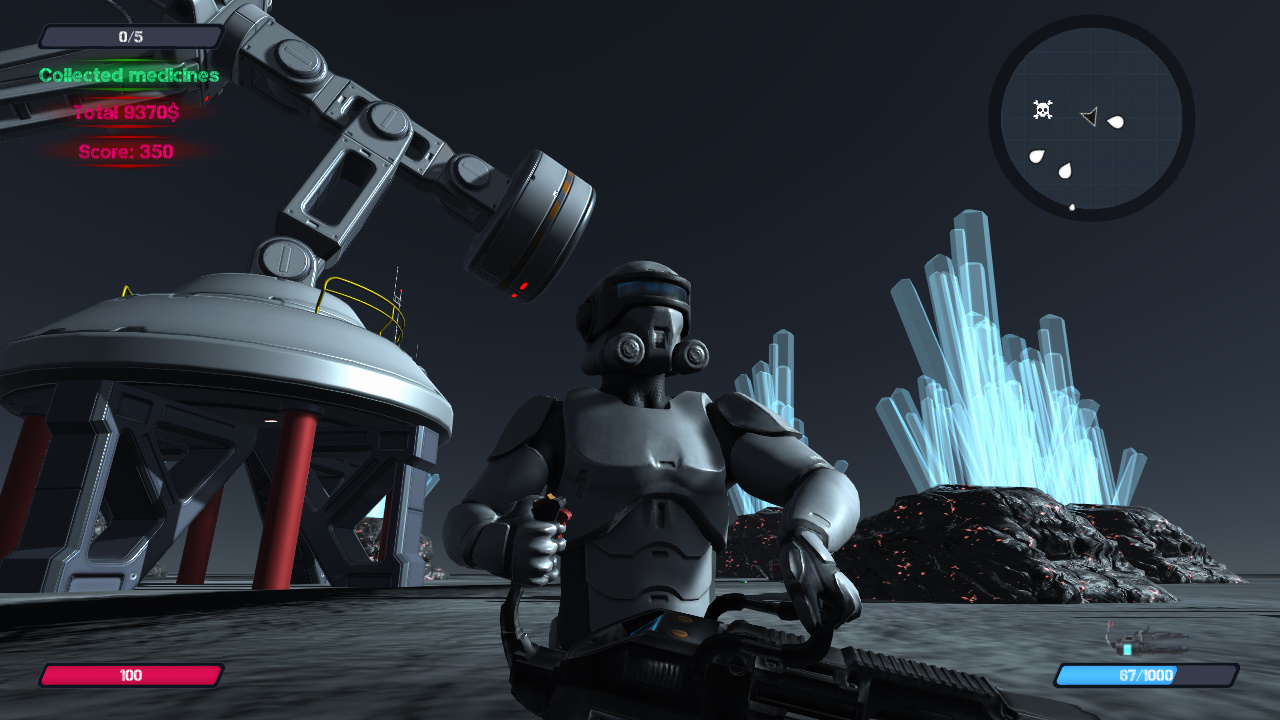Click the teardrop marker right of the player arrow
The image size is (1280, 720).
tap(1116, 122)
